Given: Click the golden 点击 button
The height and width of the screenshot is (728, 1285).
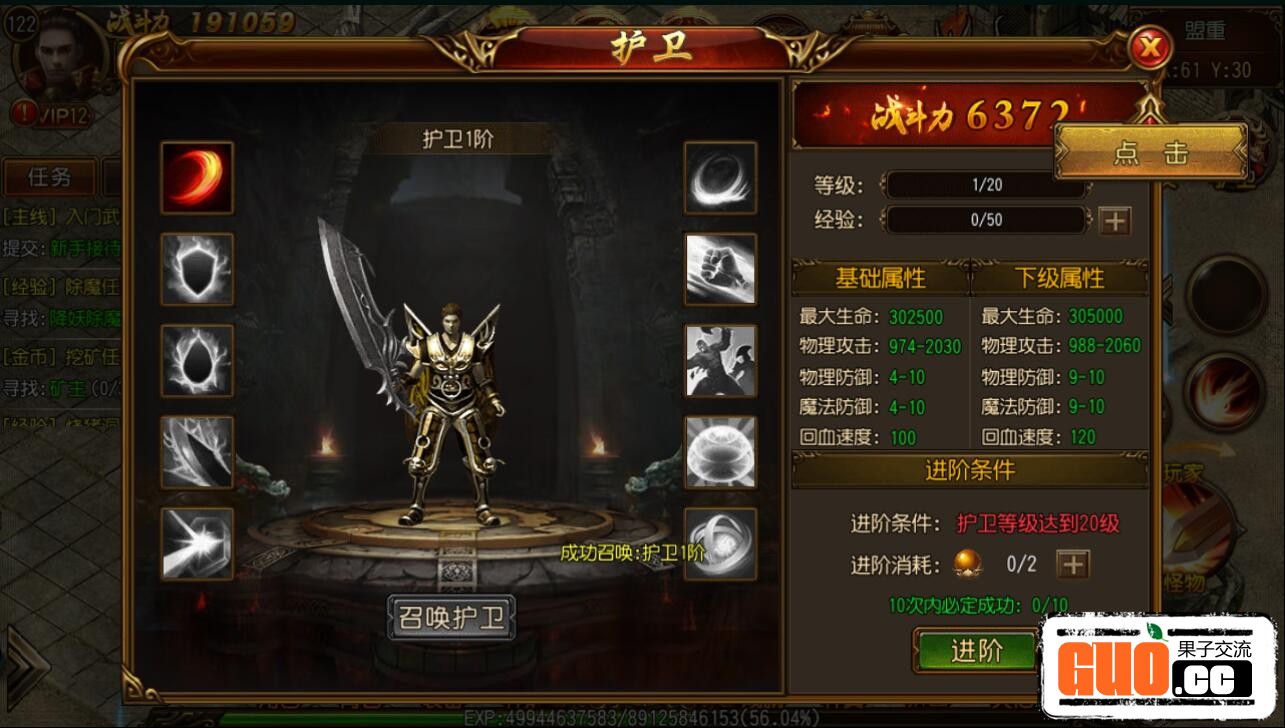Looking at the screenshot, I should [1150, 152].
